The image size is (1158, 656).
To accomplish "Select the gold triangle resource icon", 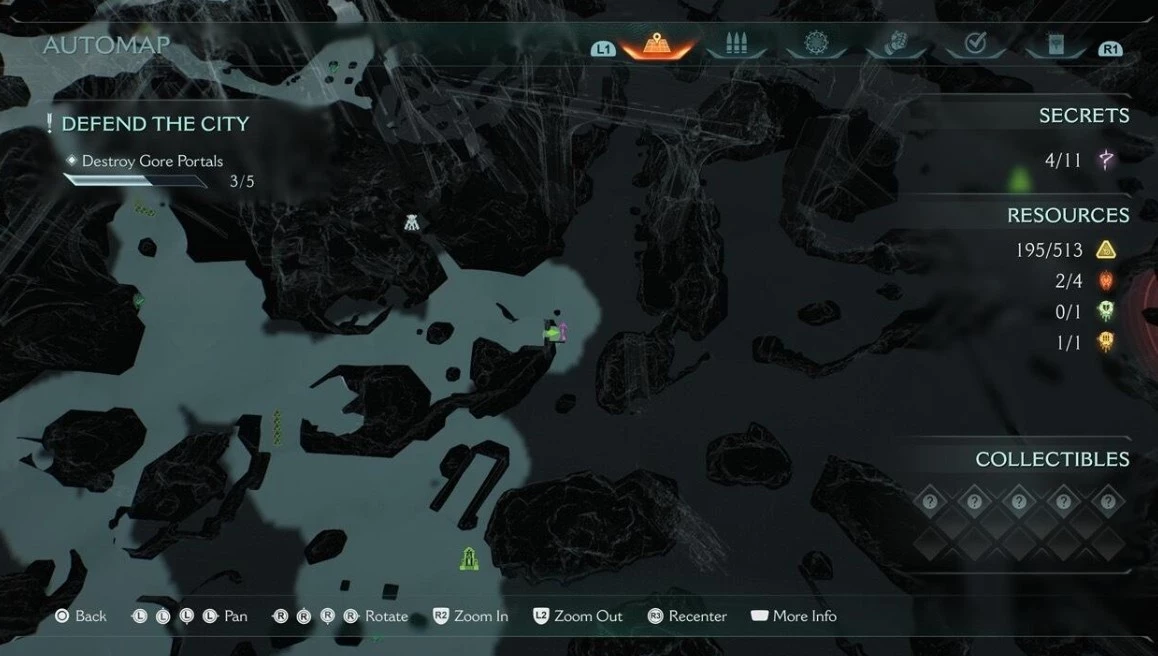I will coord(1106,250).
